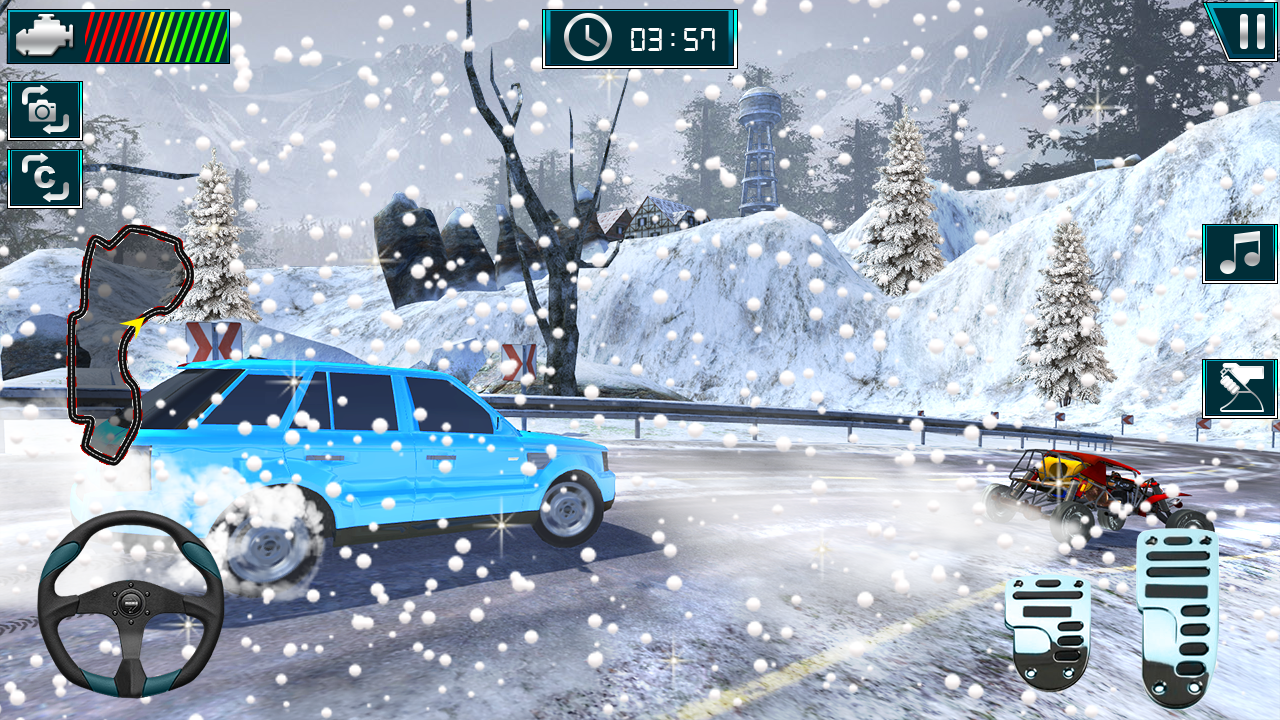Switch the camera view
The width and height of the screenshot is (1280, 720).
45,110
